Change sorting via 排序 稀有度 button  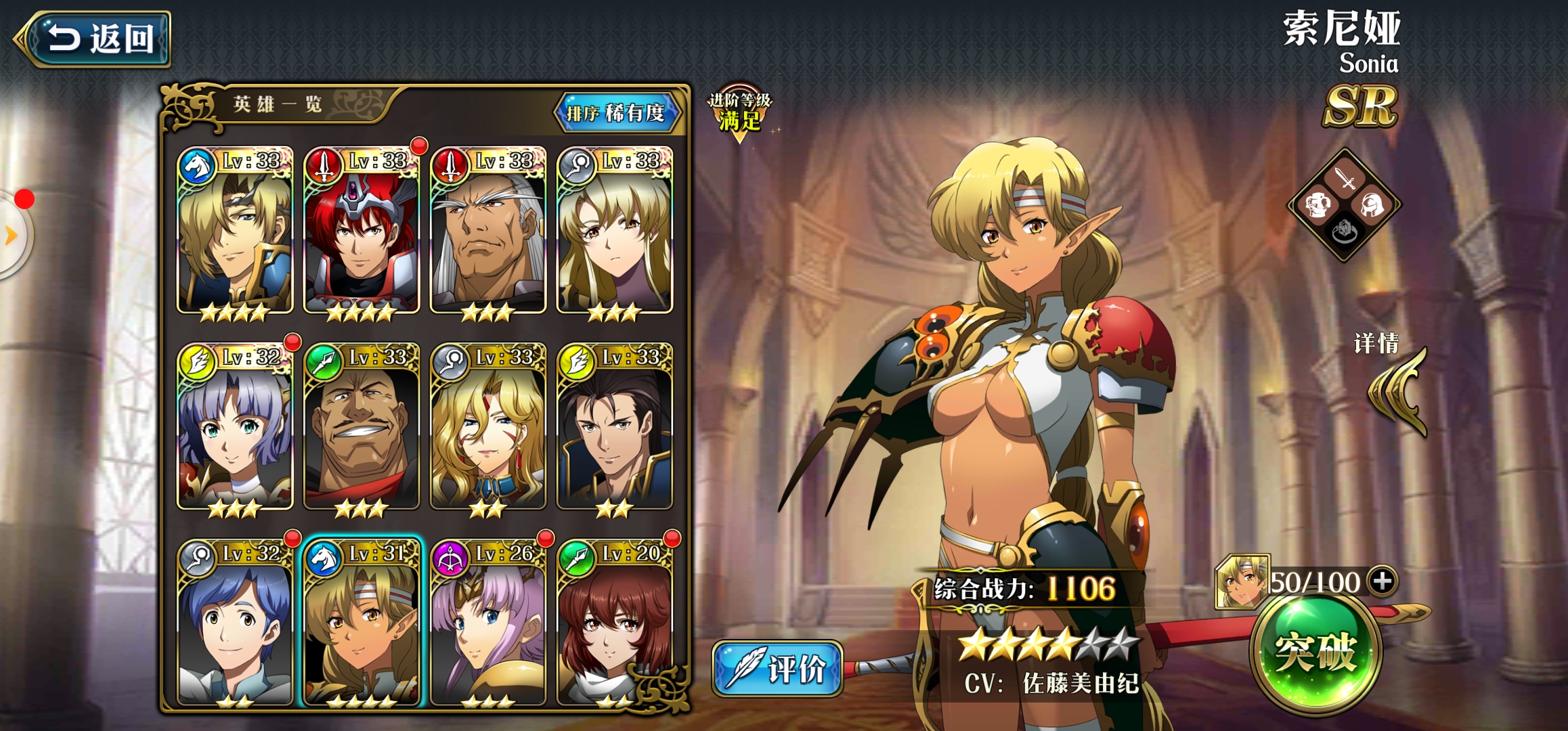616,112
